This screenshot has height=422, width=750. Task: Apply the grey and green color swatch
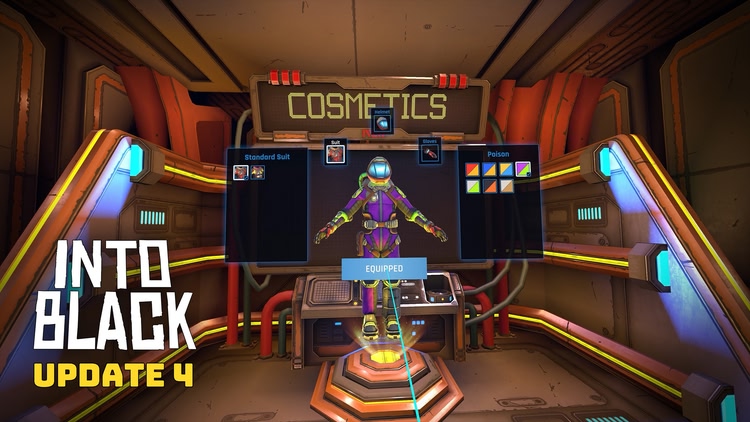coord(473,186)
